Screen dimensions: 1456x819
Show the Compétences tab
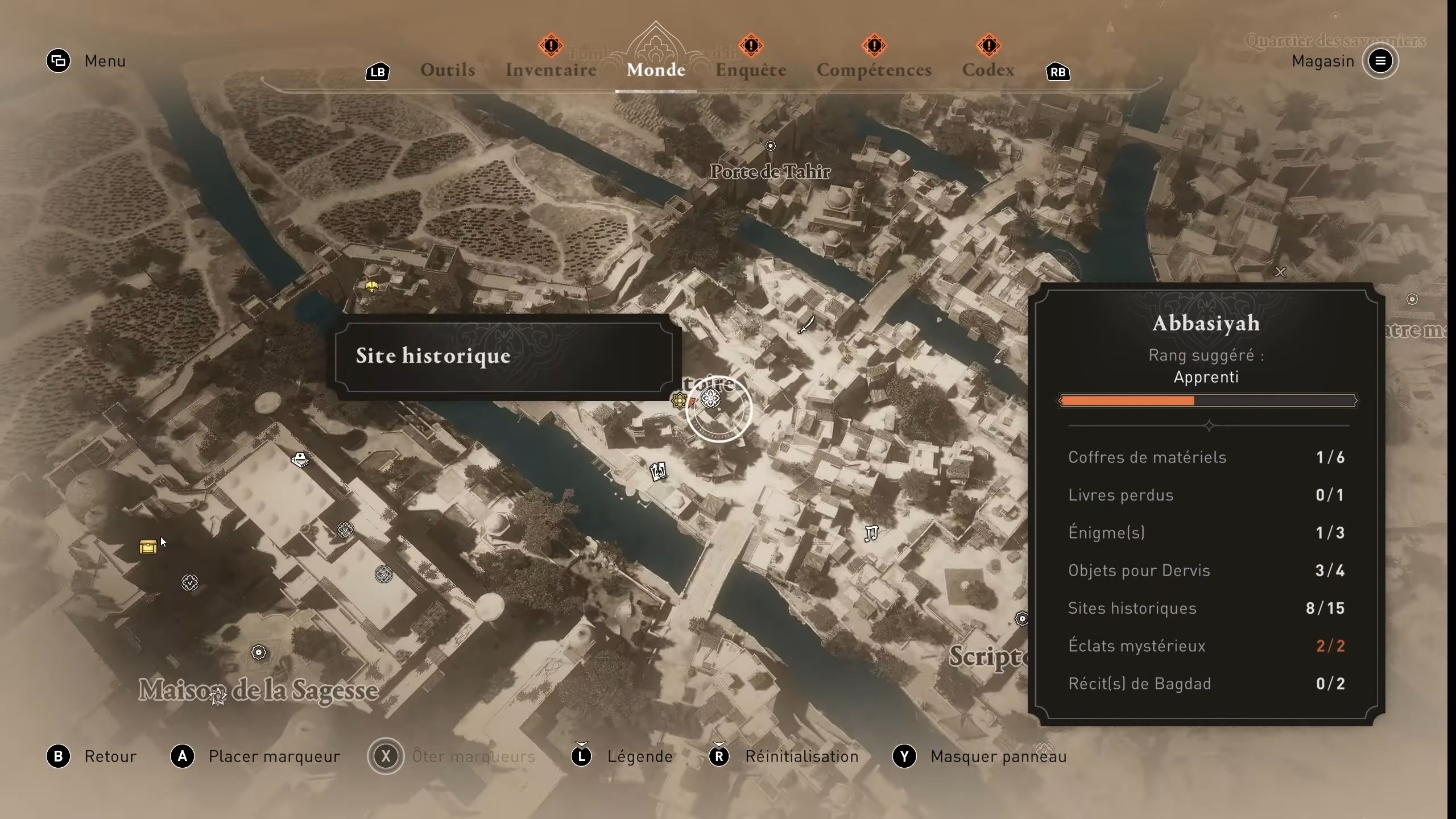[874, 70]
